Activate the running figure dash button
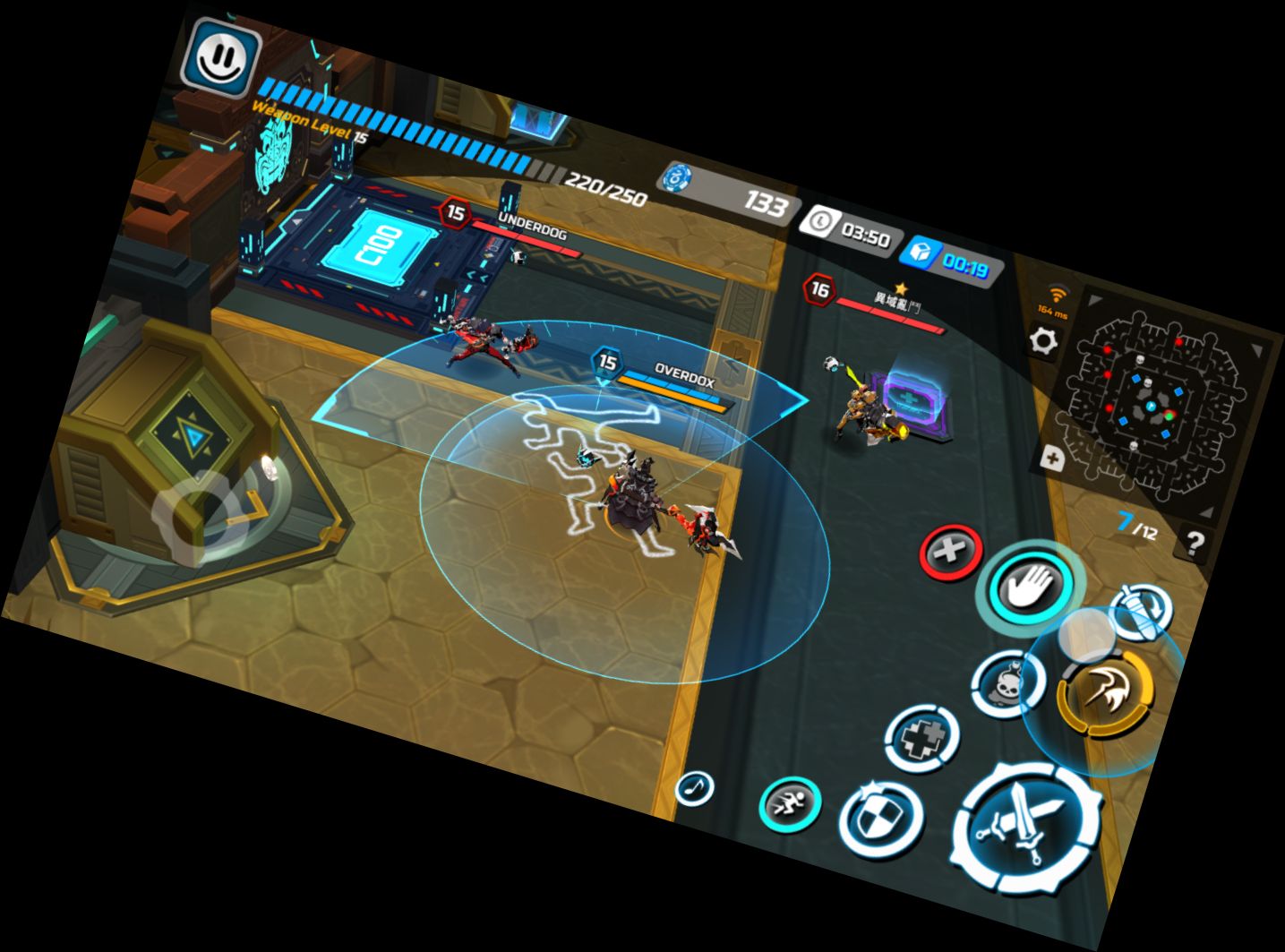This screenshot has height=952, width=1285. [790, 802]
